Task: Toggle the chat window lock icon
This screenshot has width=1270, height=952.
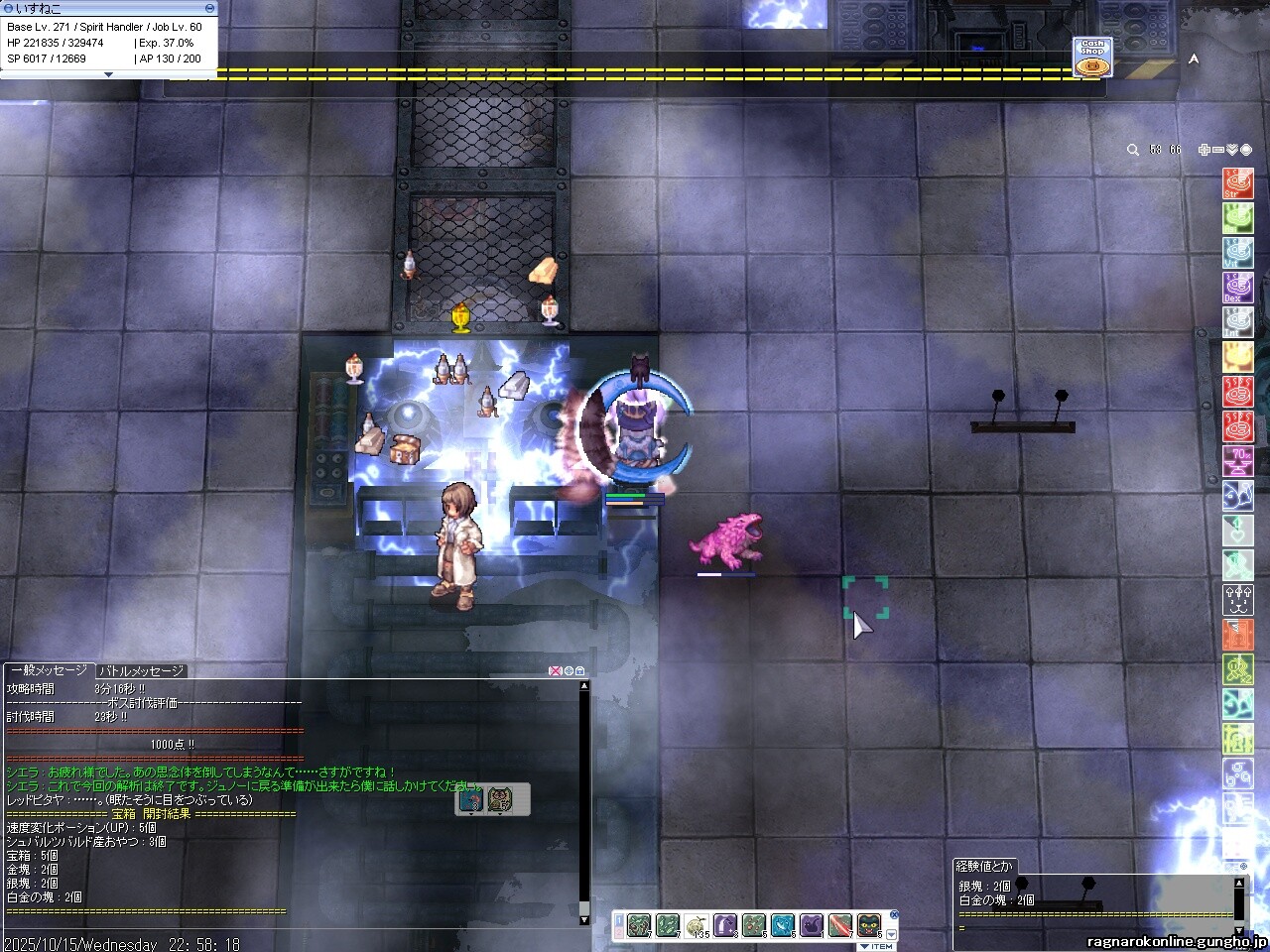Action: click(x=580, y=671)
